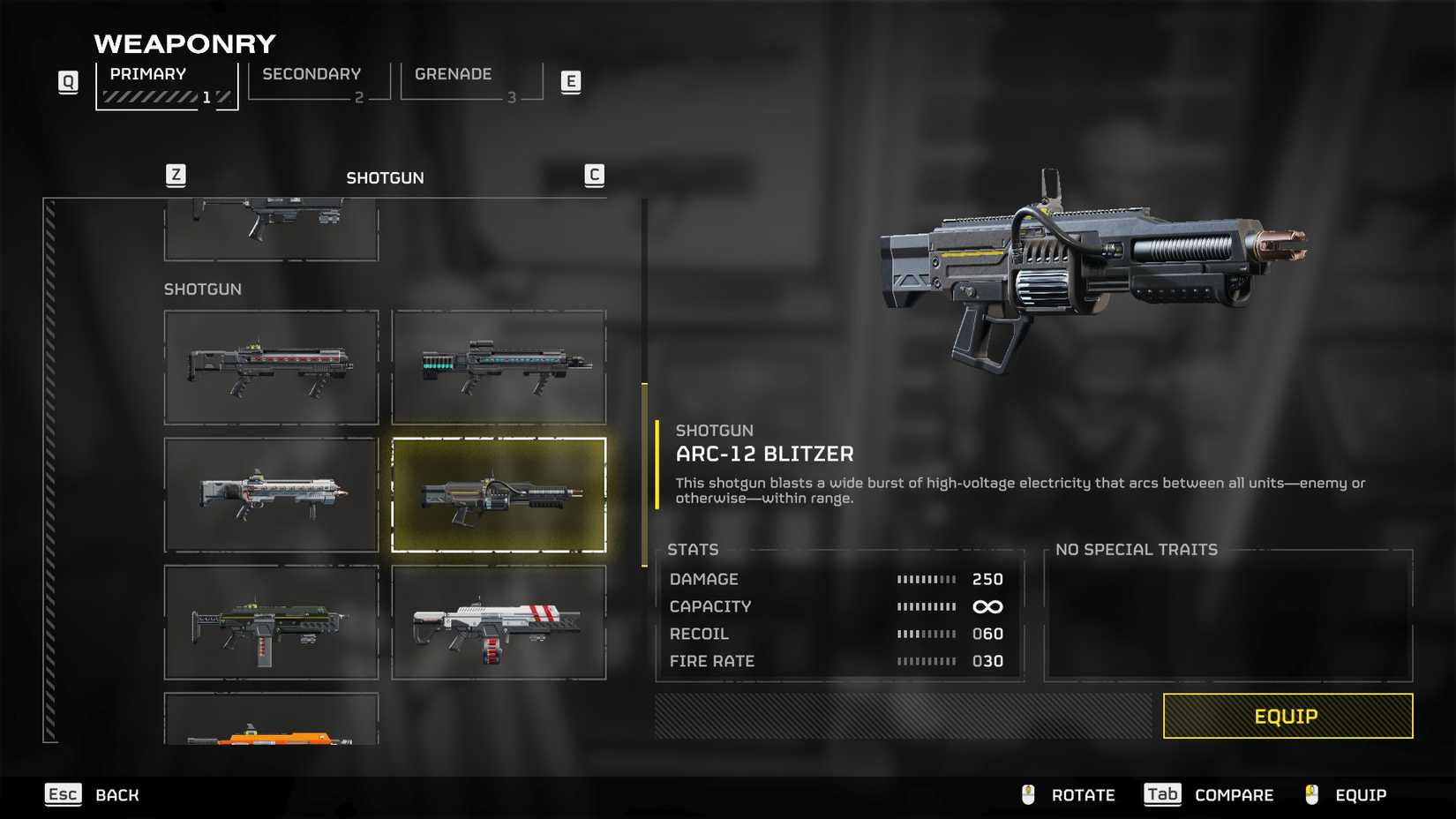Pick the white and silver shotgun
Screen dimensions: 1456x819
271,495
